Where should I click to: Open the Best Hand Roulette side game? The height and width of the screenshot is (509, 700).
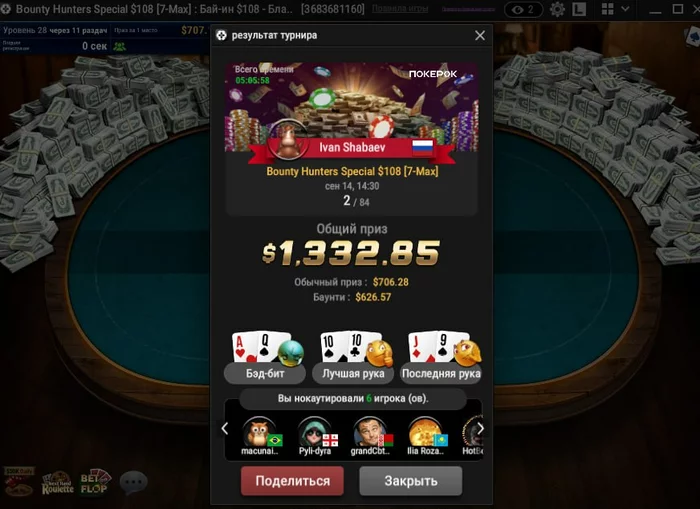coord(58,483)
